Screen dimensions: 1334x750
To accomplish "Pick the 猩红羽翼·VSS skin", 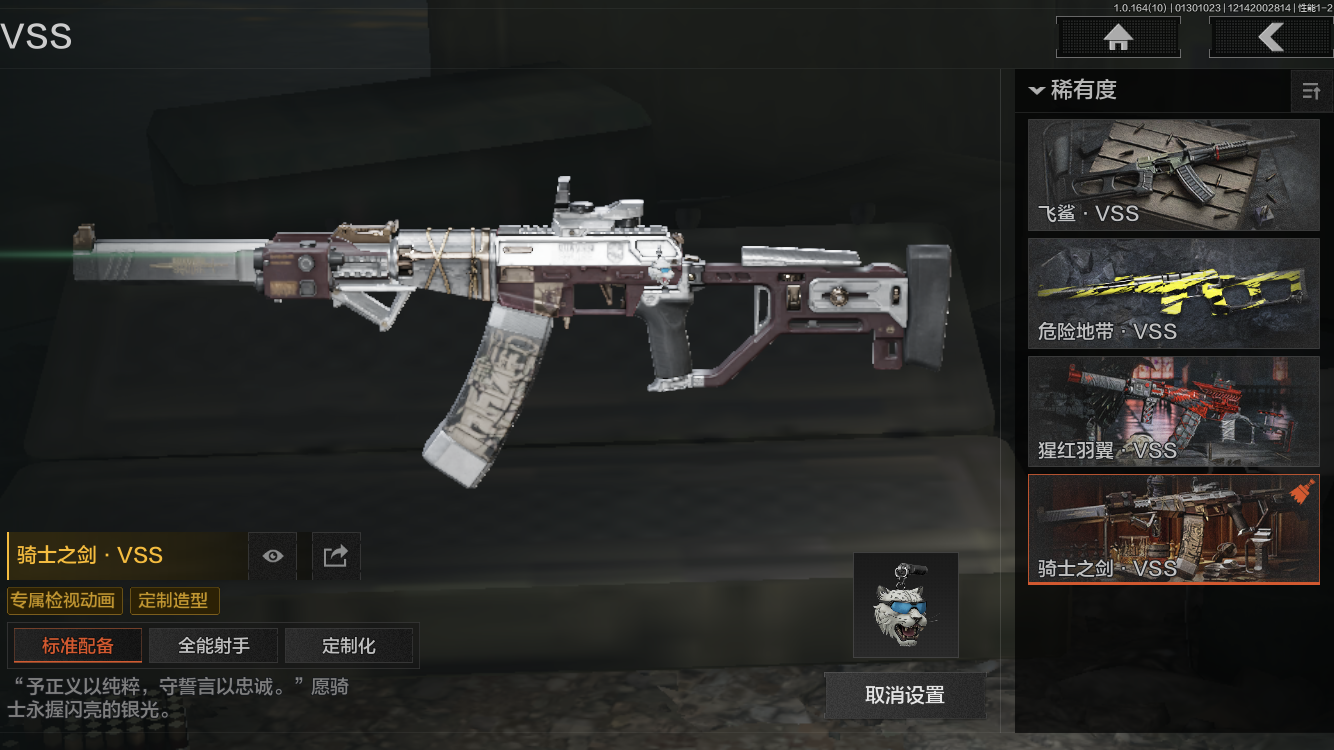I will [1173, 411].
